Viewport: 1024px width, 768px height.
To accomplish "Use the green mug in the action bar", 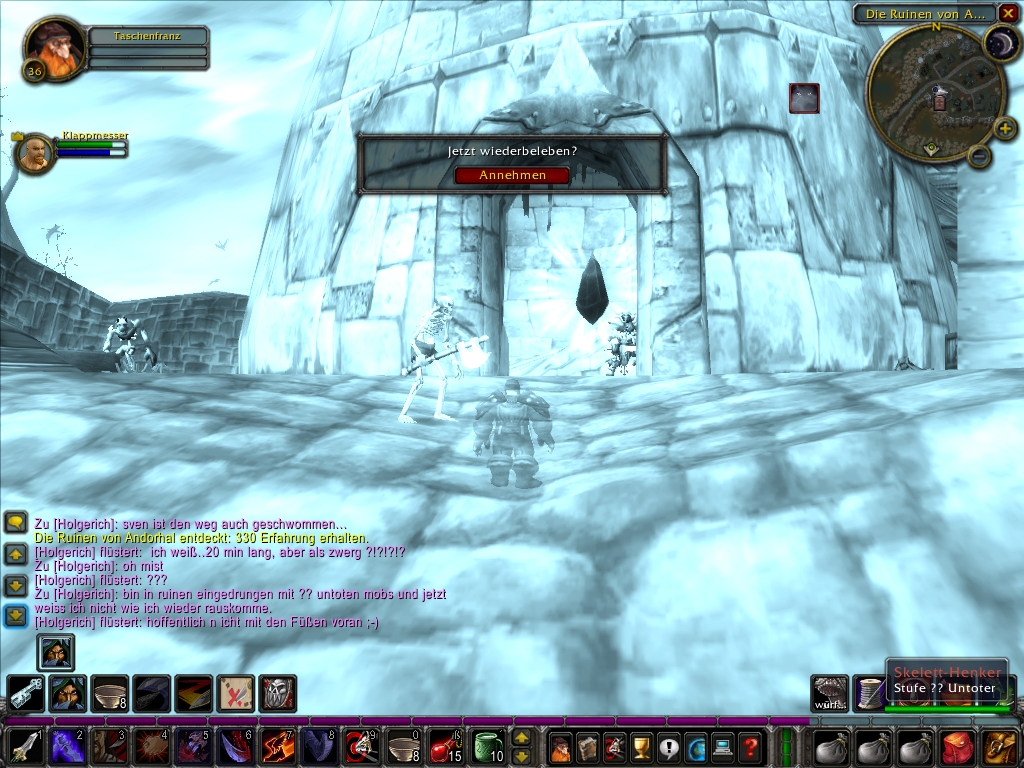I will tap(488, 746).
